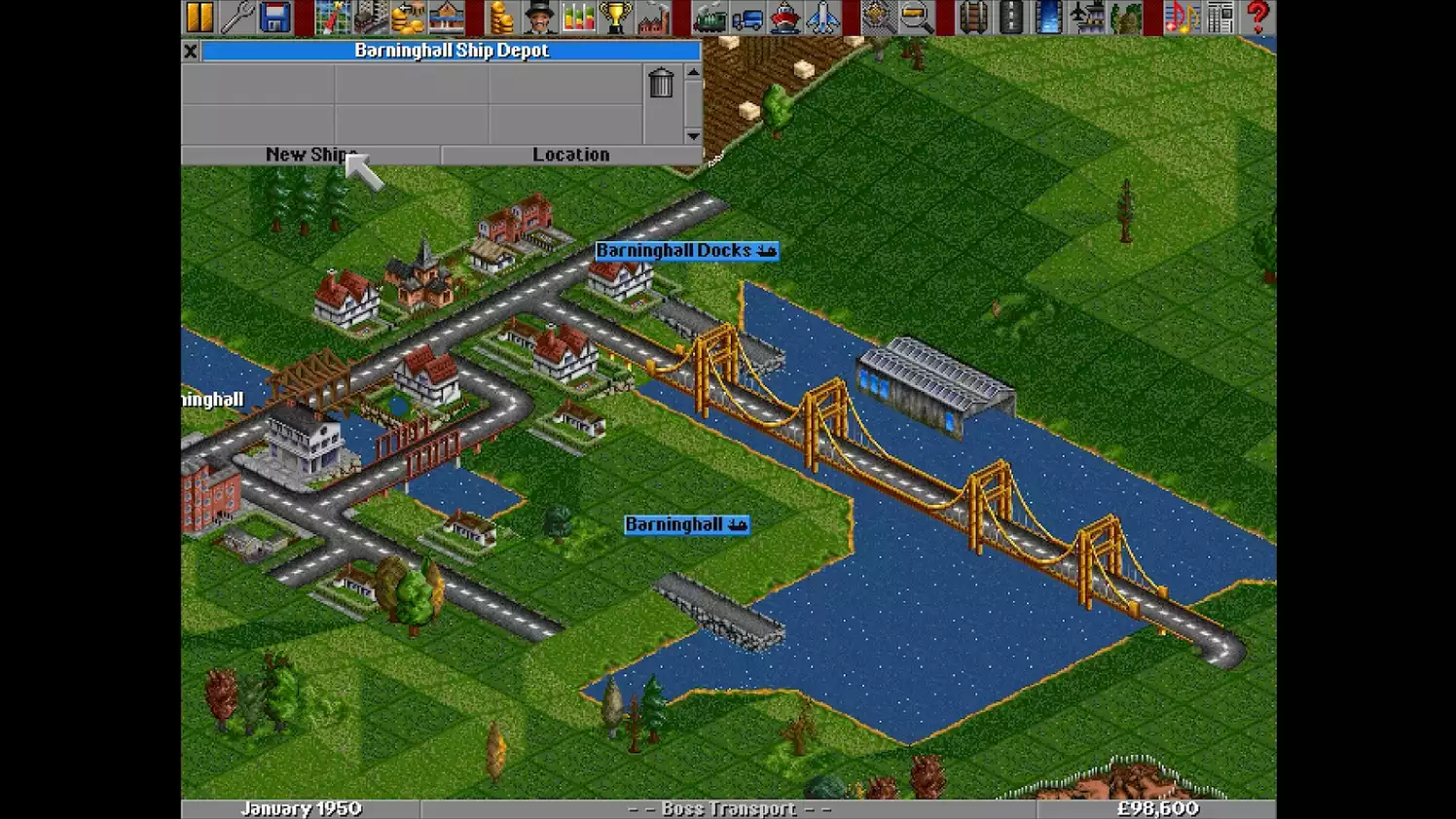Click the aircraft toolbar icon

click(822, 16)
